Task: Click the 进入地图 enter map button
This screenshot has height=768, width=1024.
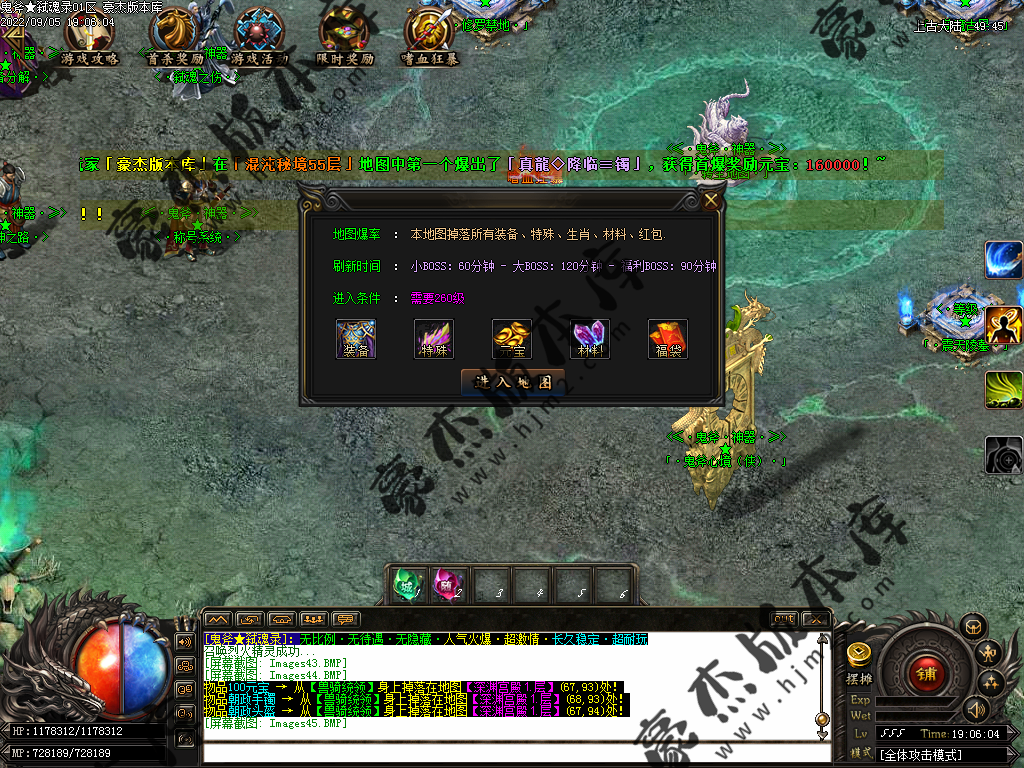Action: [x=513, y=382]
